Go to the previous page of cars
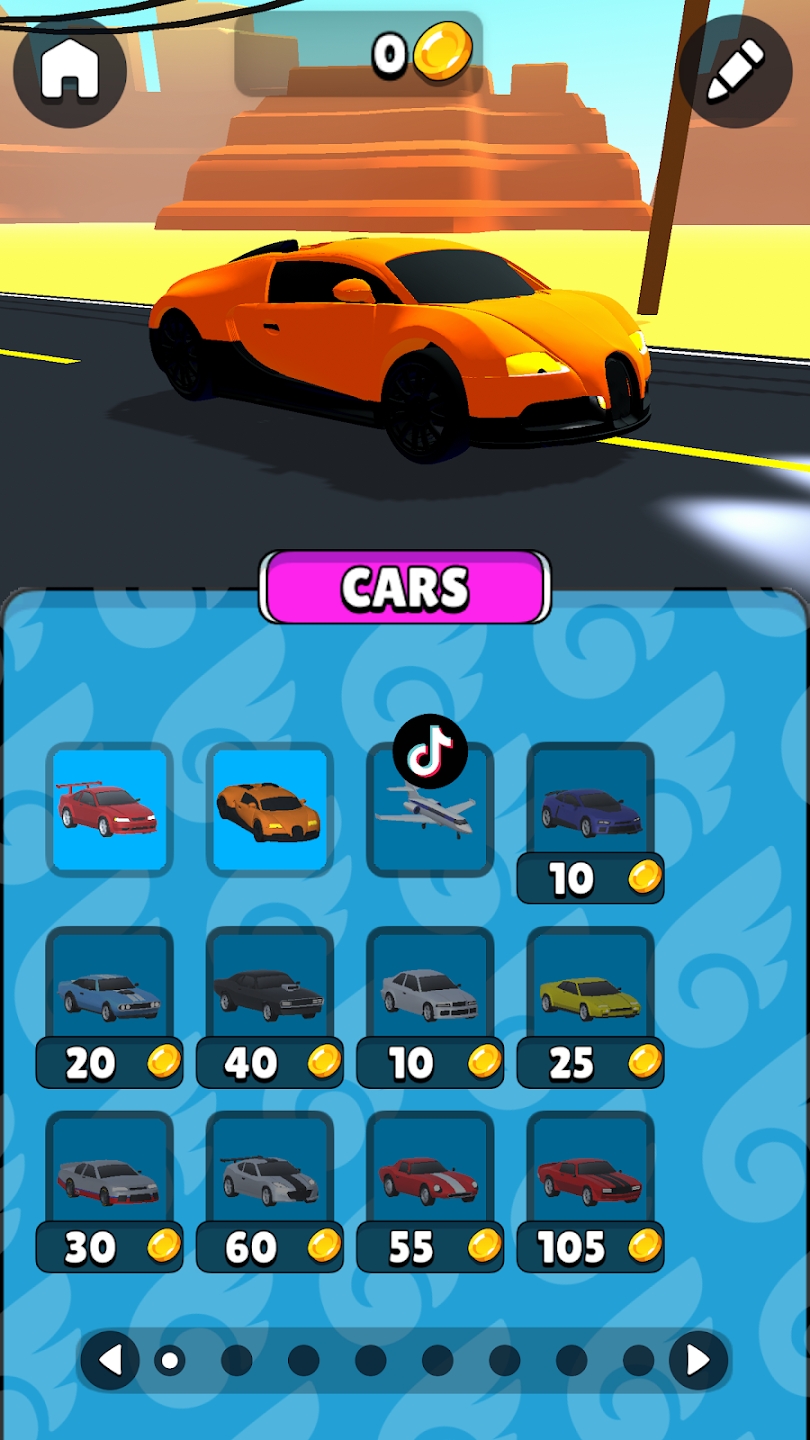 tap(110, 1360)
